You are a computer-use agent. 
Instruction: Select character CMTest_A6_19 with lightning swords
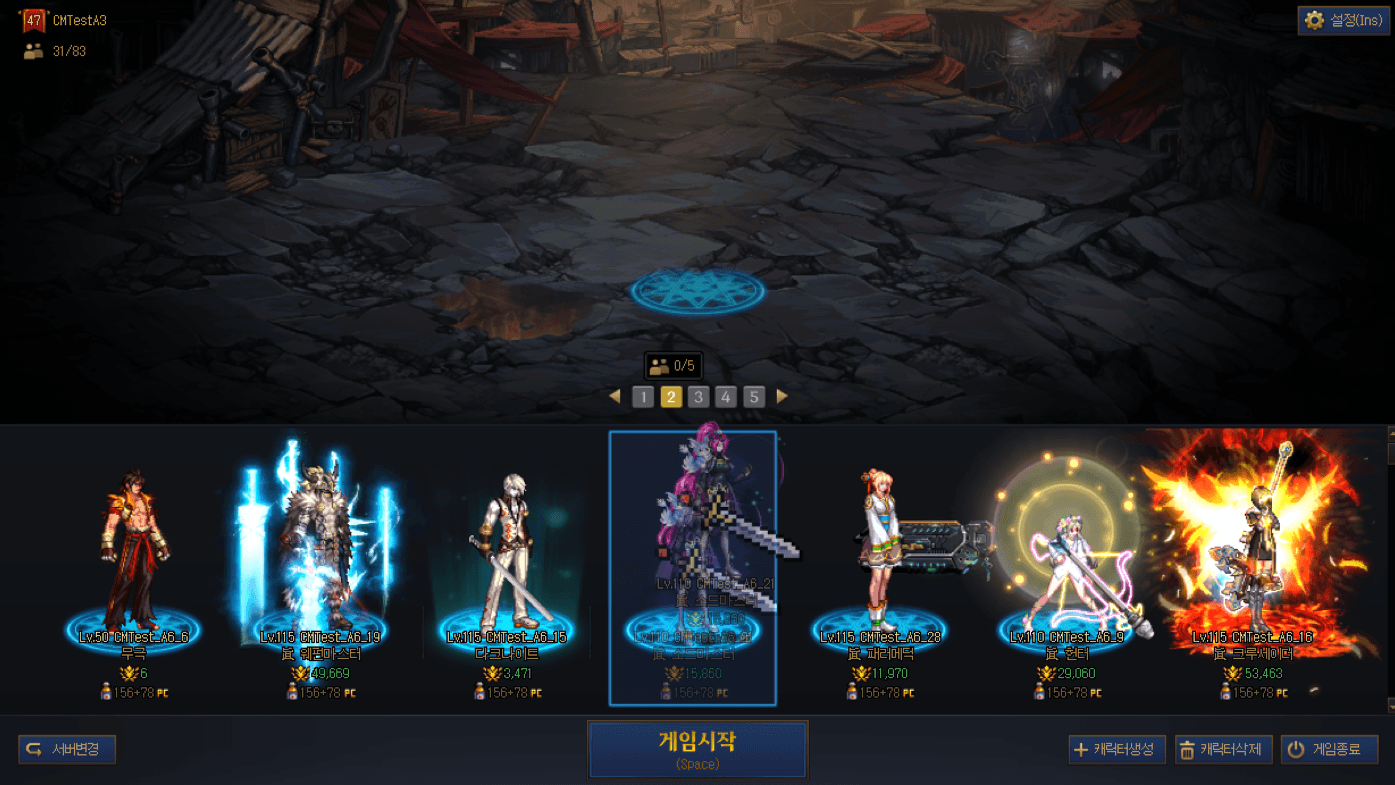[319, 570]
